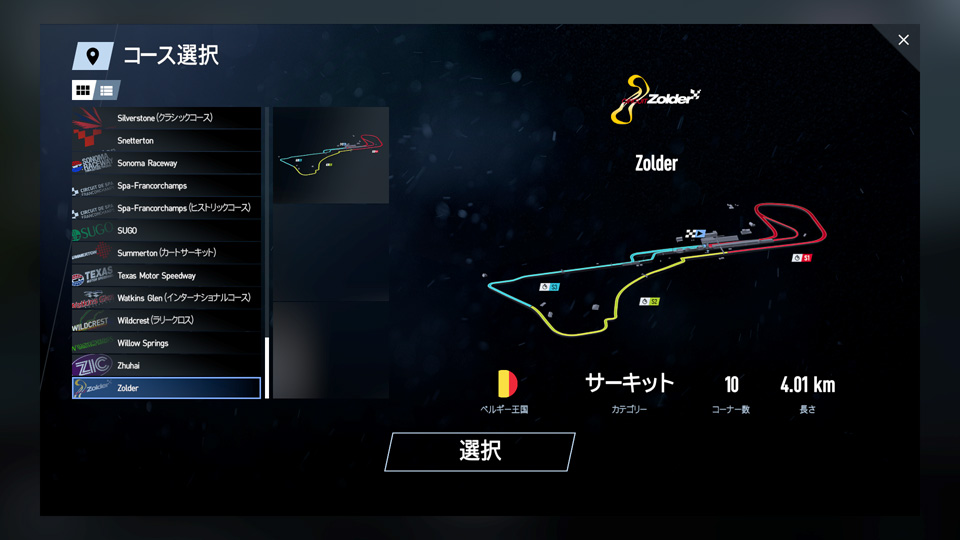This screenshot has width=960, height=540.
Task: Pick the Zhuhai circuit entry
Action: click(x=166, y=366)
